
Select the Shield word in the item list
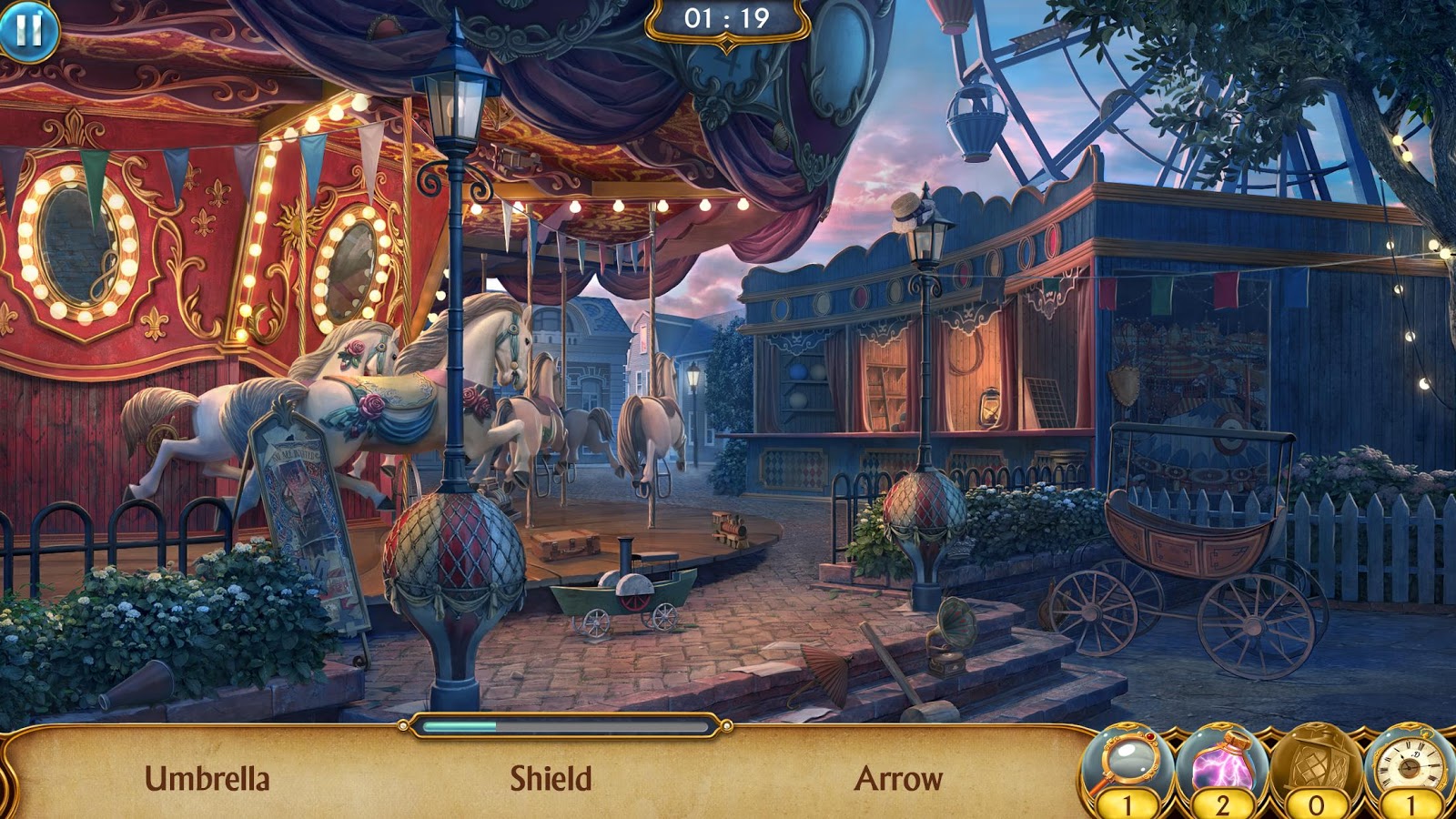tap(551, 779)
